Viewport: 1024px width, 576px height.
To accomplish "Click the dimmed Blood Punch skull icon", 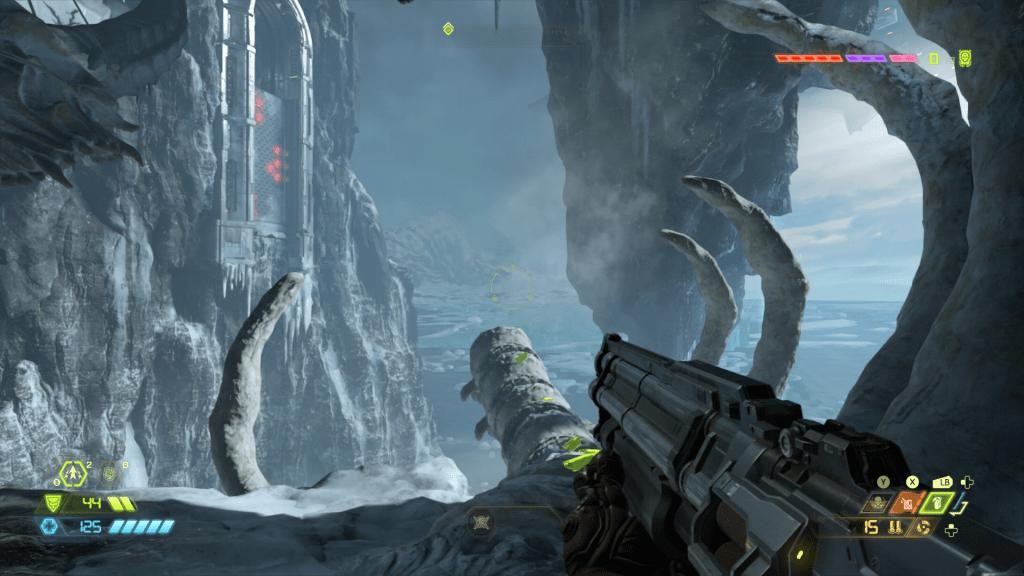I will [879, 504].
